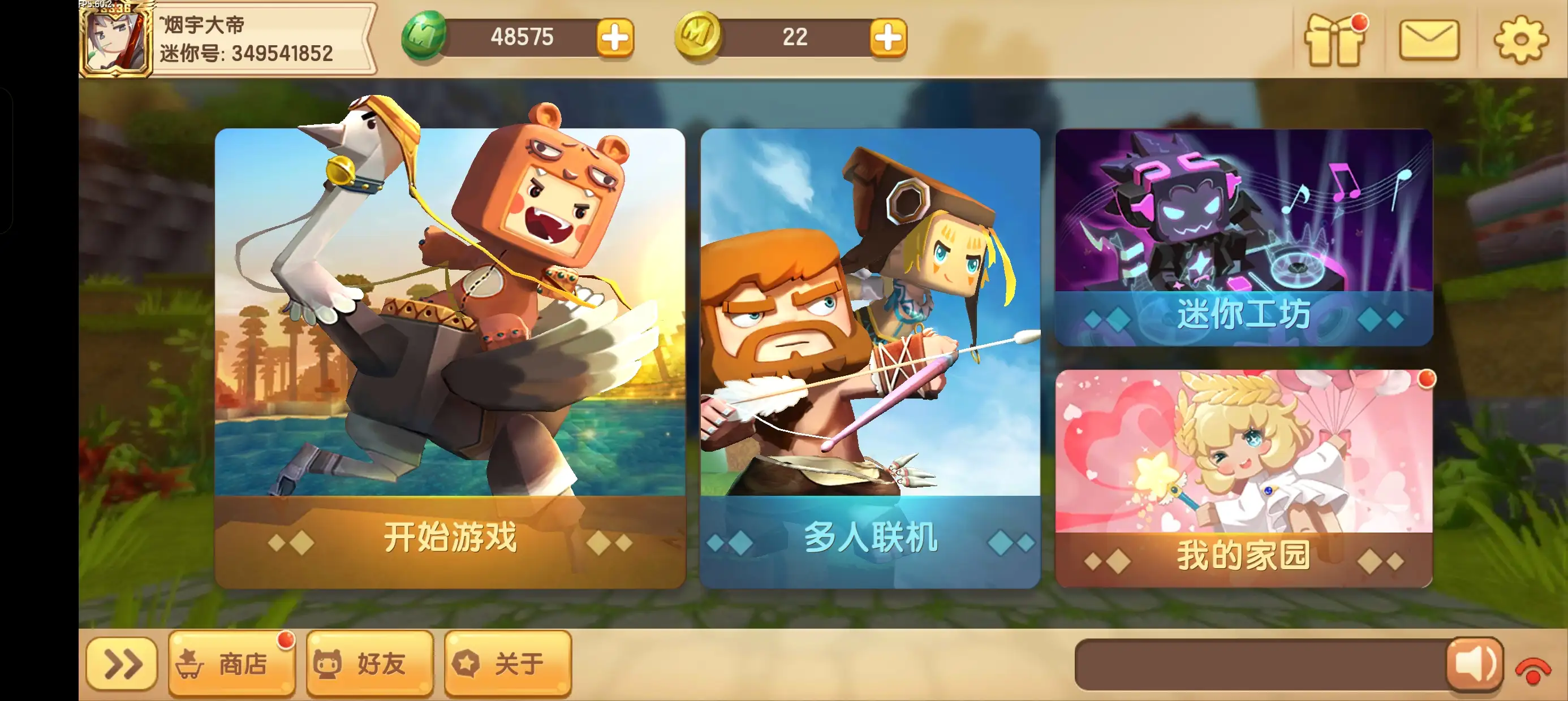Screen dimensions: 1568x701
Task: Open 我的家园 homestead panel
Action: point(1243,478)
